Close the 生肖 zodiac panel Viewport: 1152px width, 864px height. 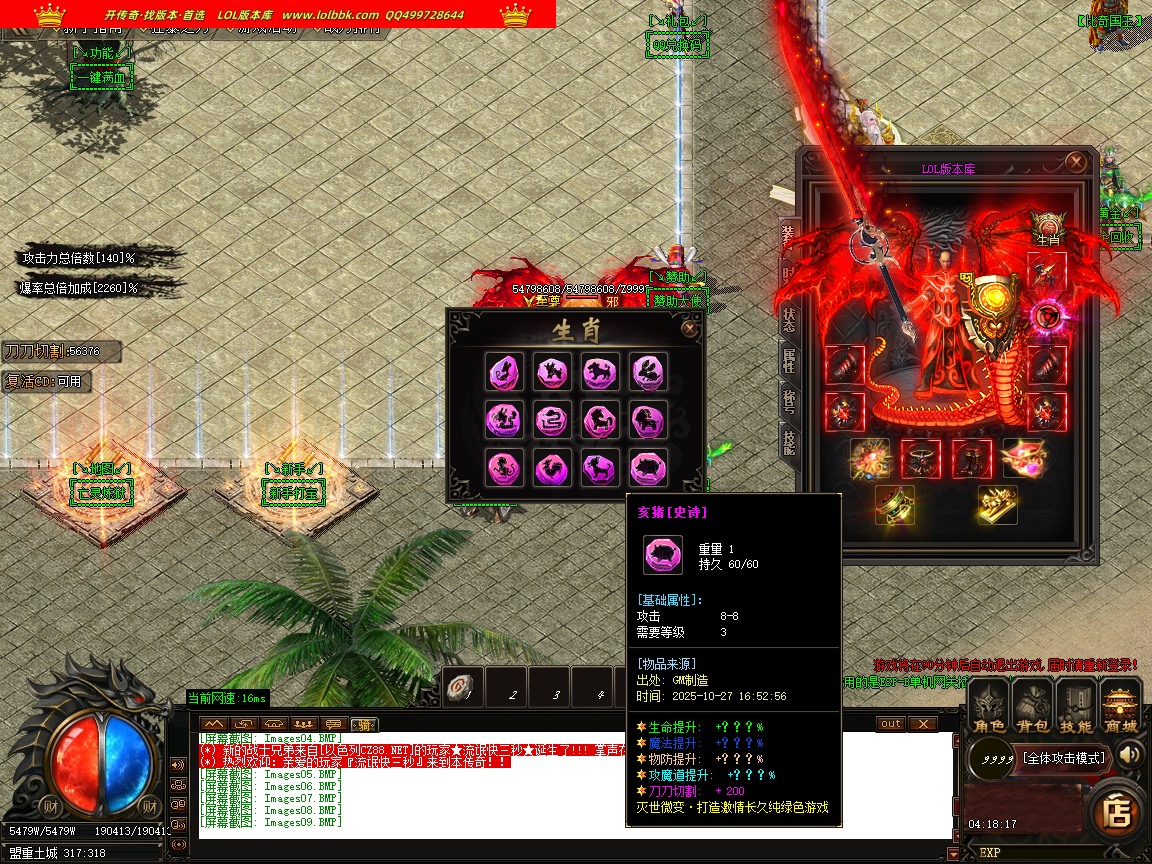tap(689, 328)
